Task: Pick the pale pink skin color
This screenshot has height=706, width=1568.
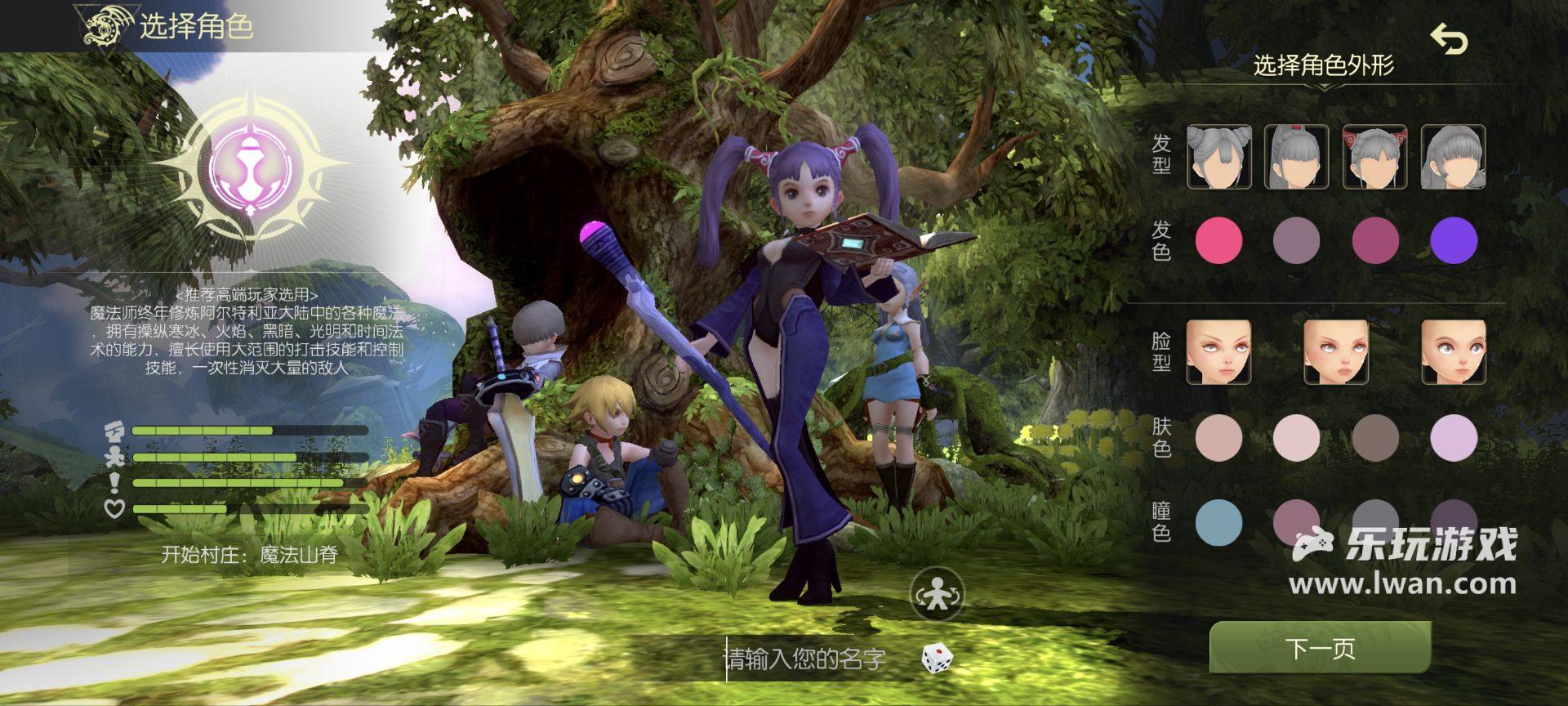Action: (x=1297, y=437)
